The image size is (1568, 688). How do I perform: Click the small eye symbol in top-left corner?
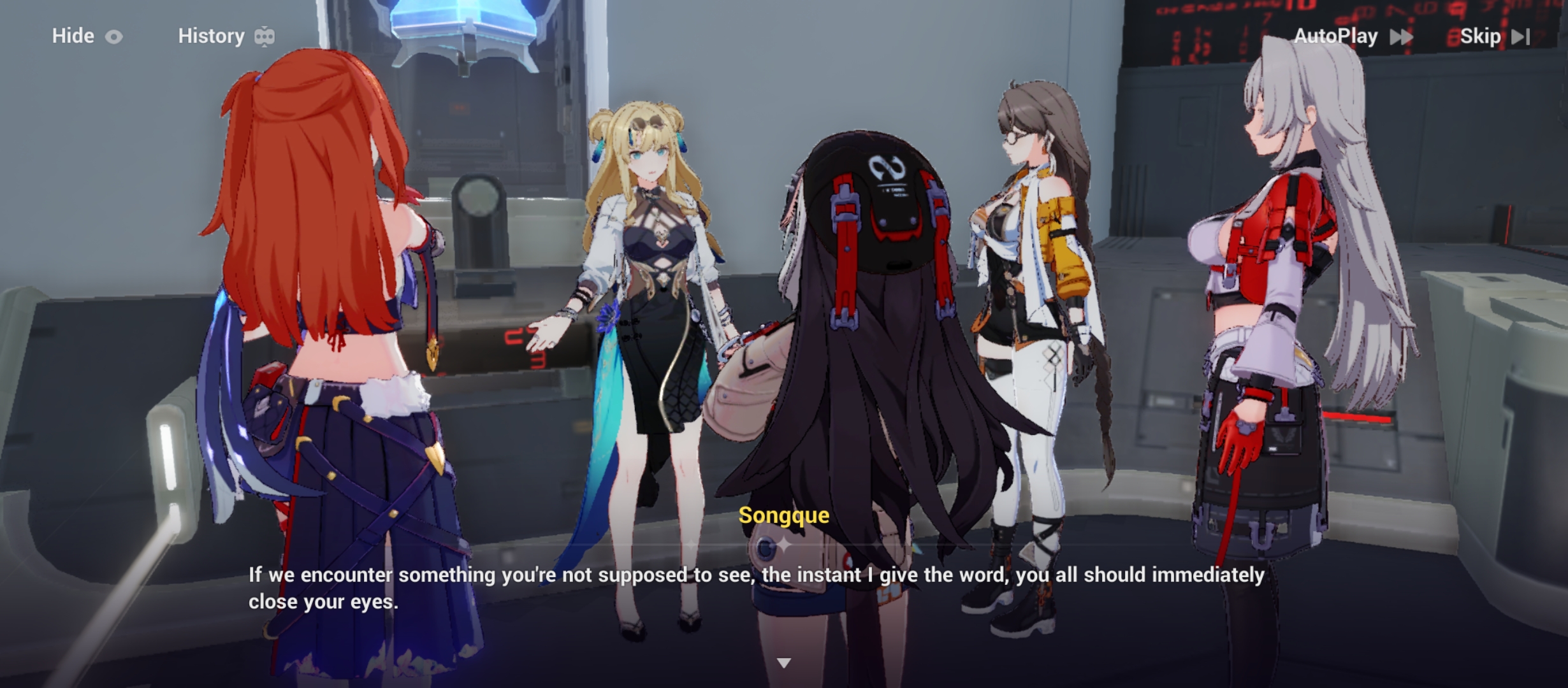tap(115, 36)
